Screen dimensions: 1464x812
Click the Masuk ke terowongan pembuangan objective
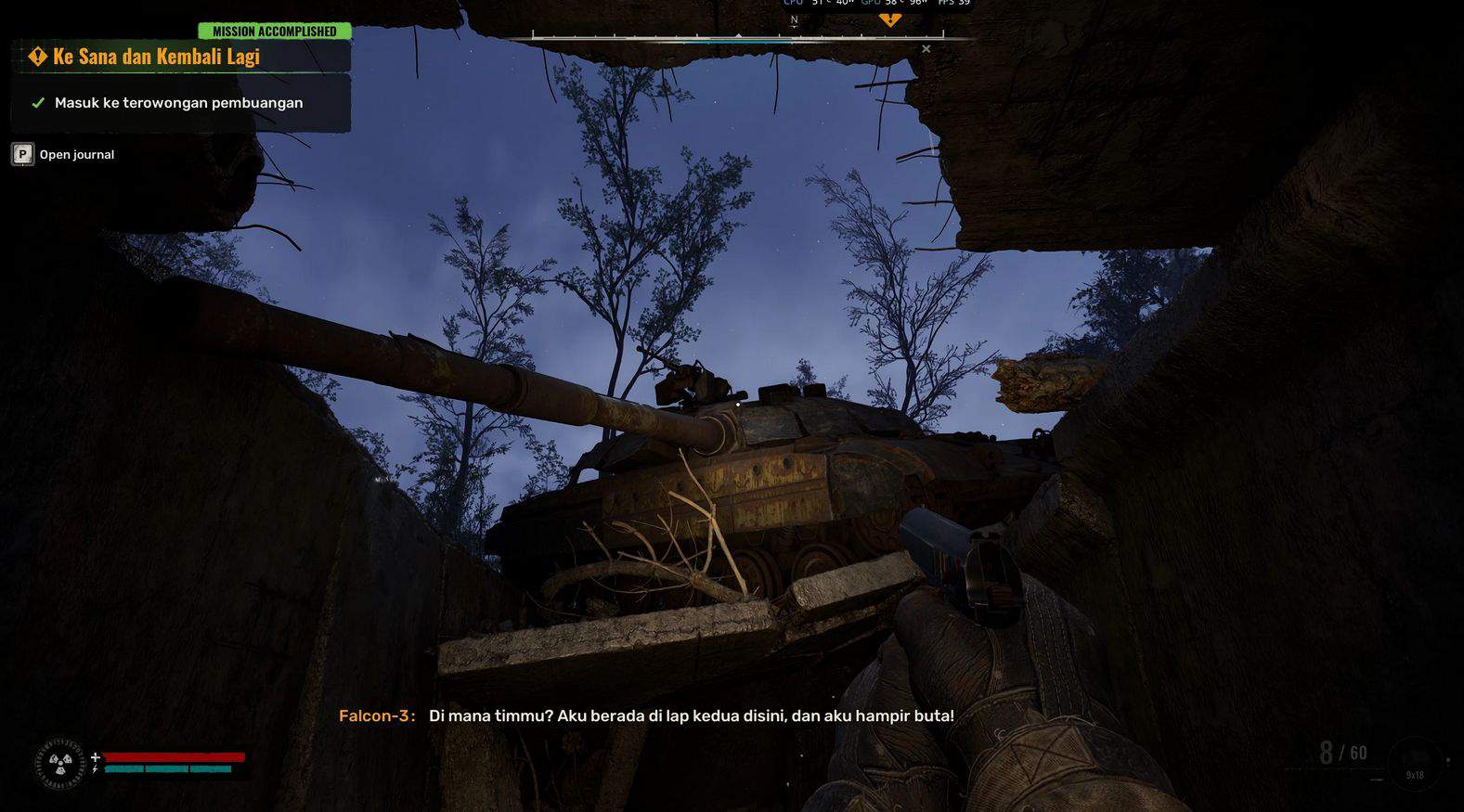pos(178,103)
